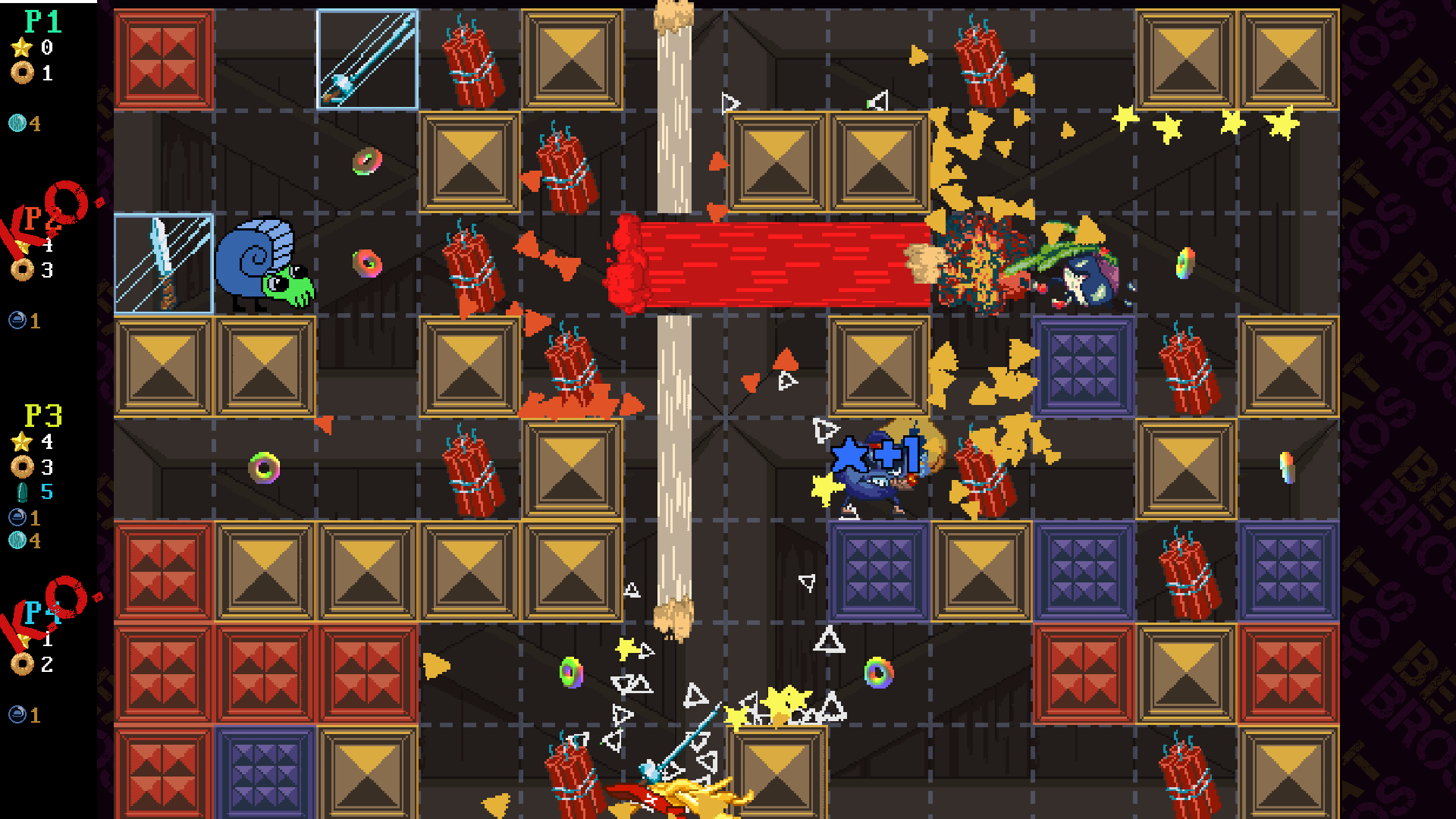
Task: Select P3's green bullet item icon
Action: click(x=22, y=492)
